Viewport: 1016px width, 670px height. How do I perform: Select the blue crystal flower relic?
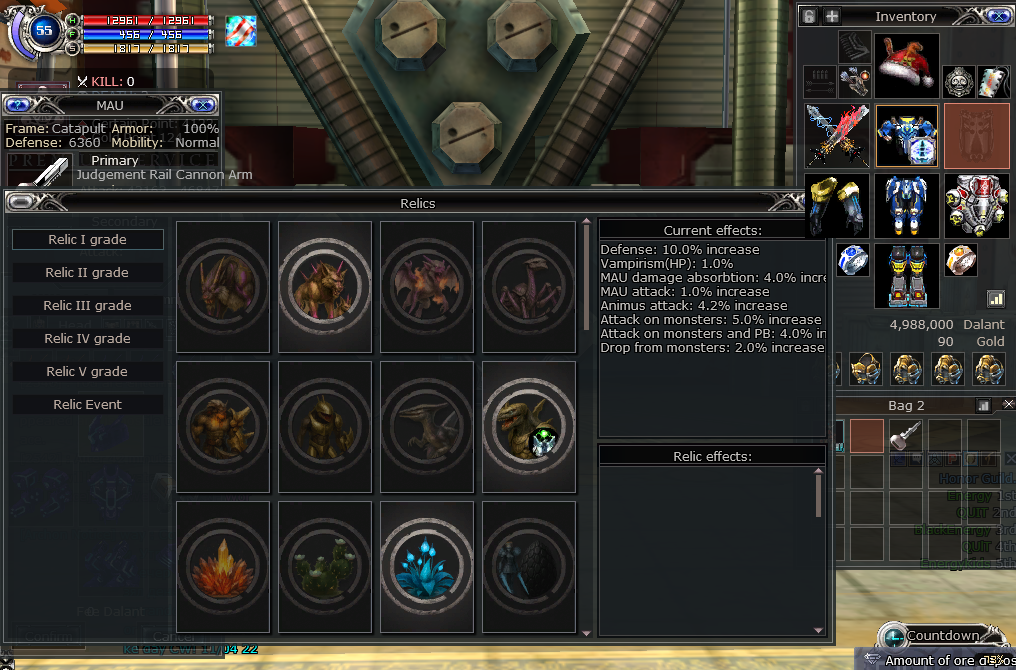coord(426,566)
